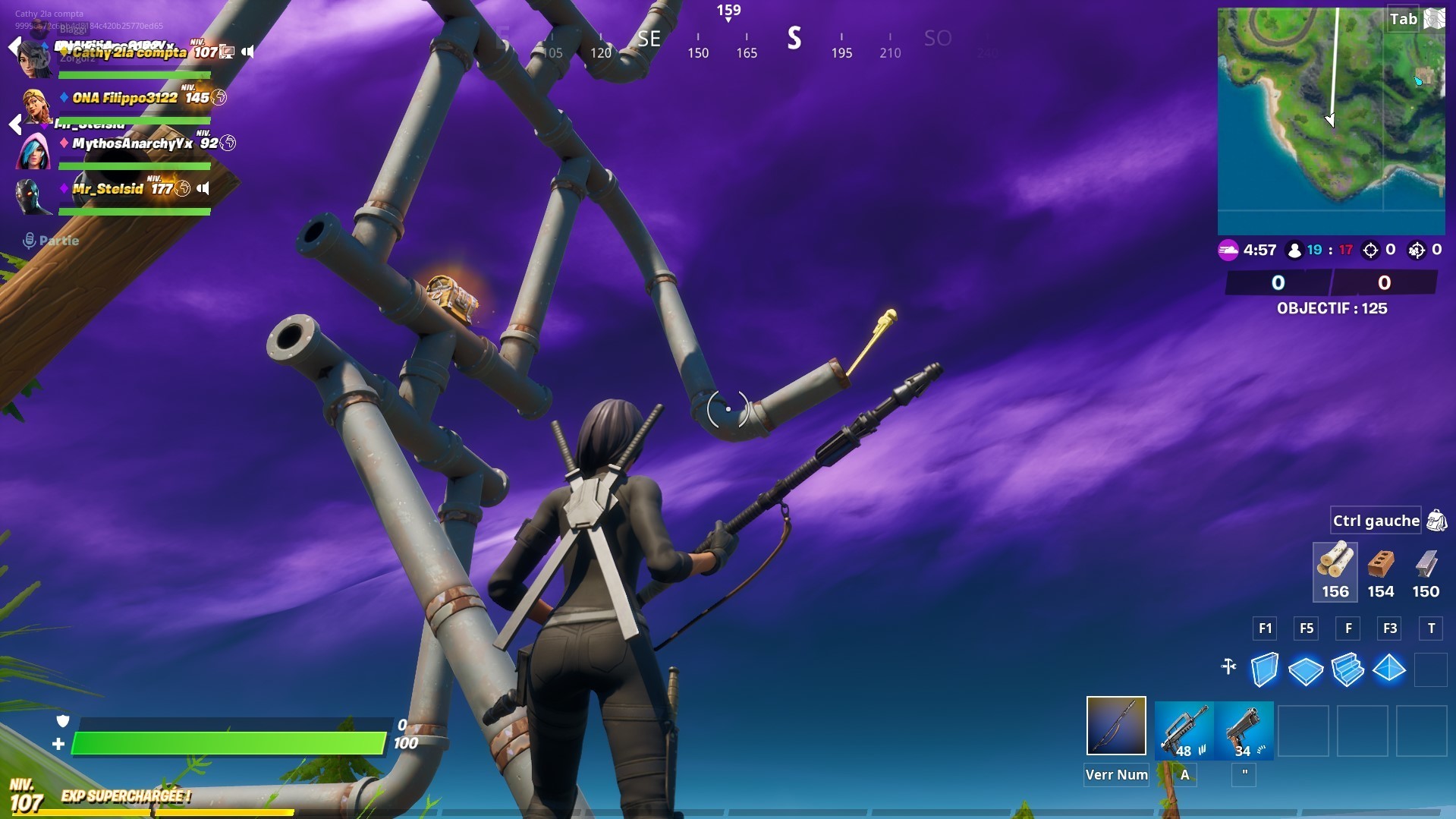Click the stairs build piece icon

1348,669
